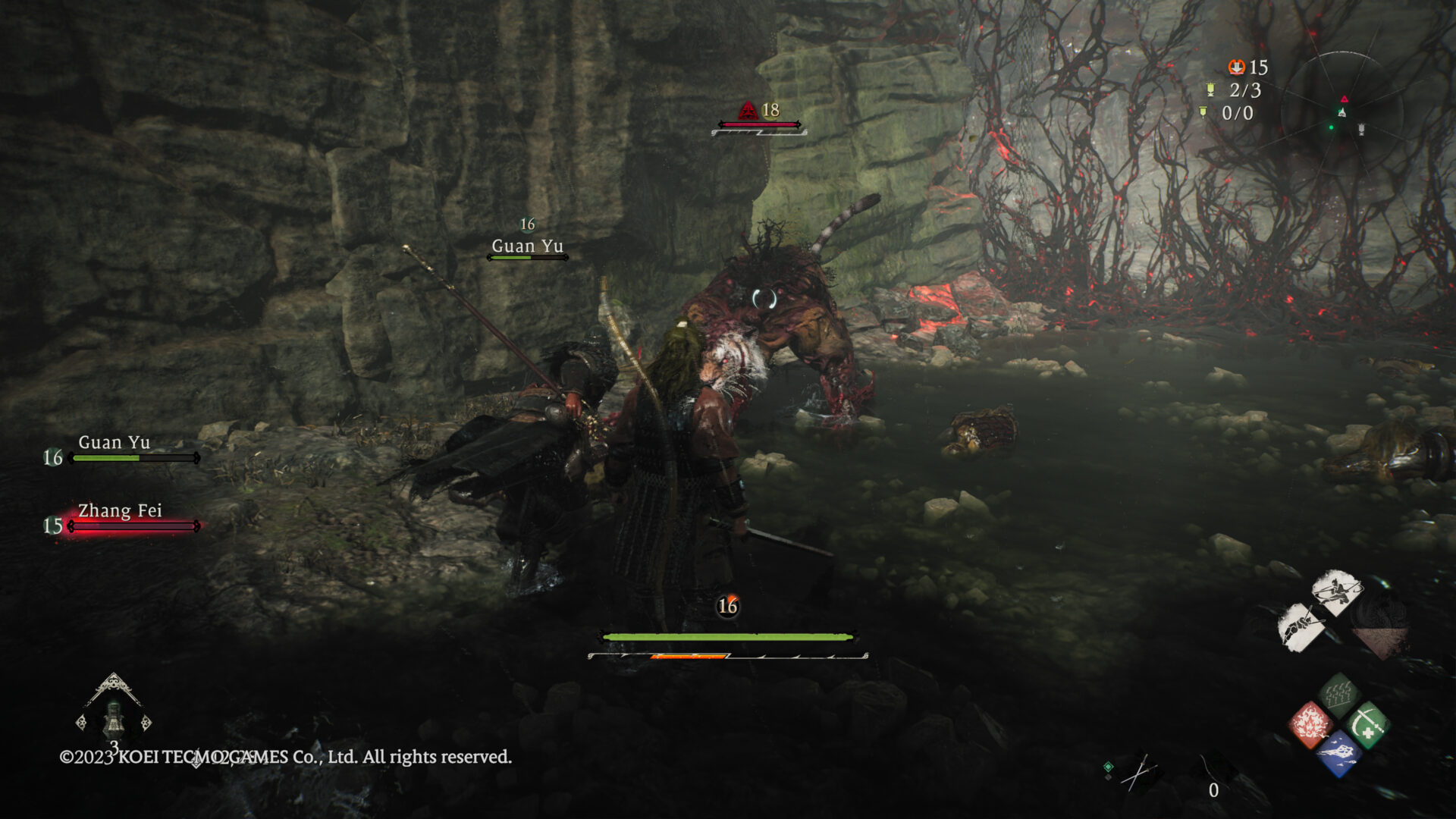This screenshot has height=819, width=1456.
Task: Click the arrow count 0 label
Action: click(x=1214, y=790)
